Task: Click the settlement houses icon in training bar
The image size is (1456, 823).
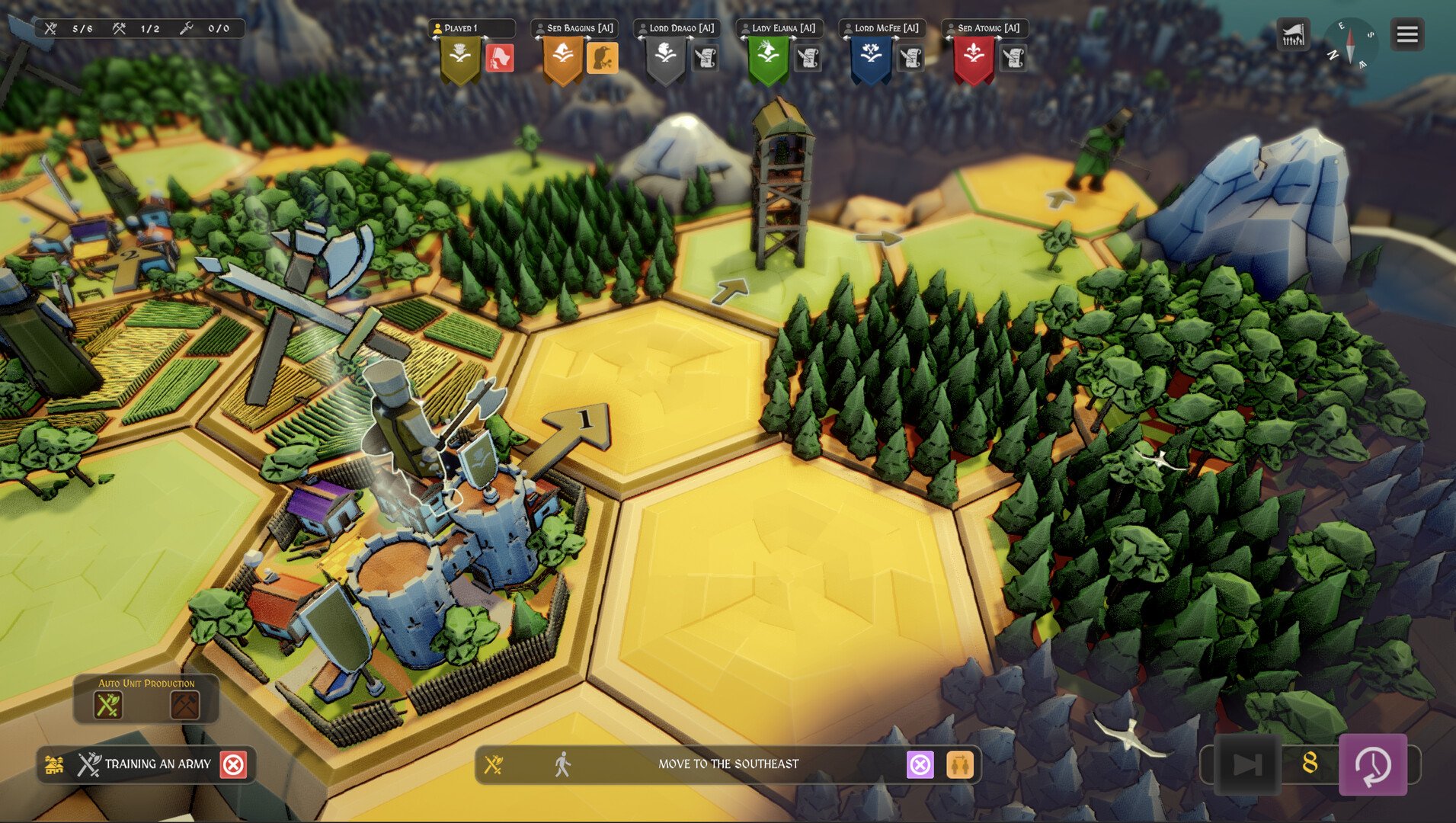Action: pyautogui.click(x=54, y=764)
